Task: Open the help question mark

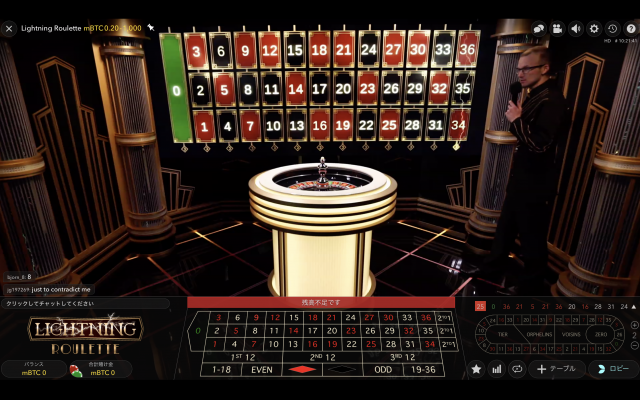Action: click(629, 29)
